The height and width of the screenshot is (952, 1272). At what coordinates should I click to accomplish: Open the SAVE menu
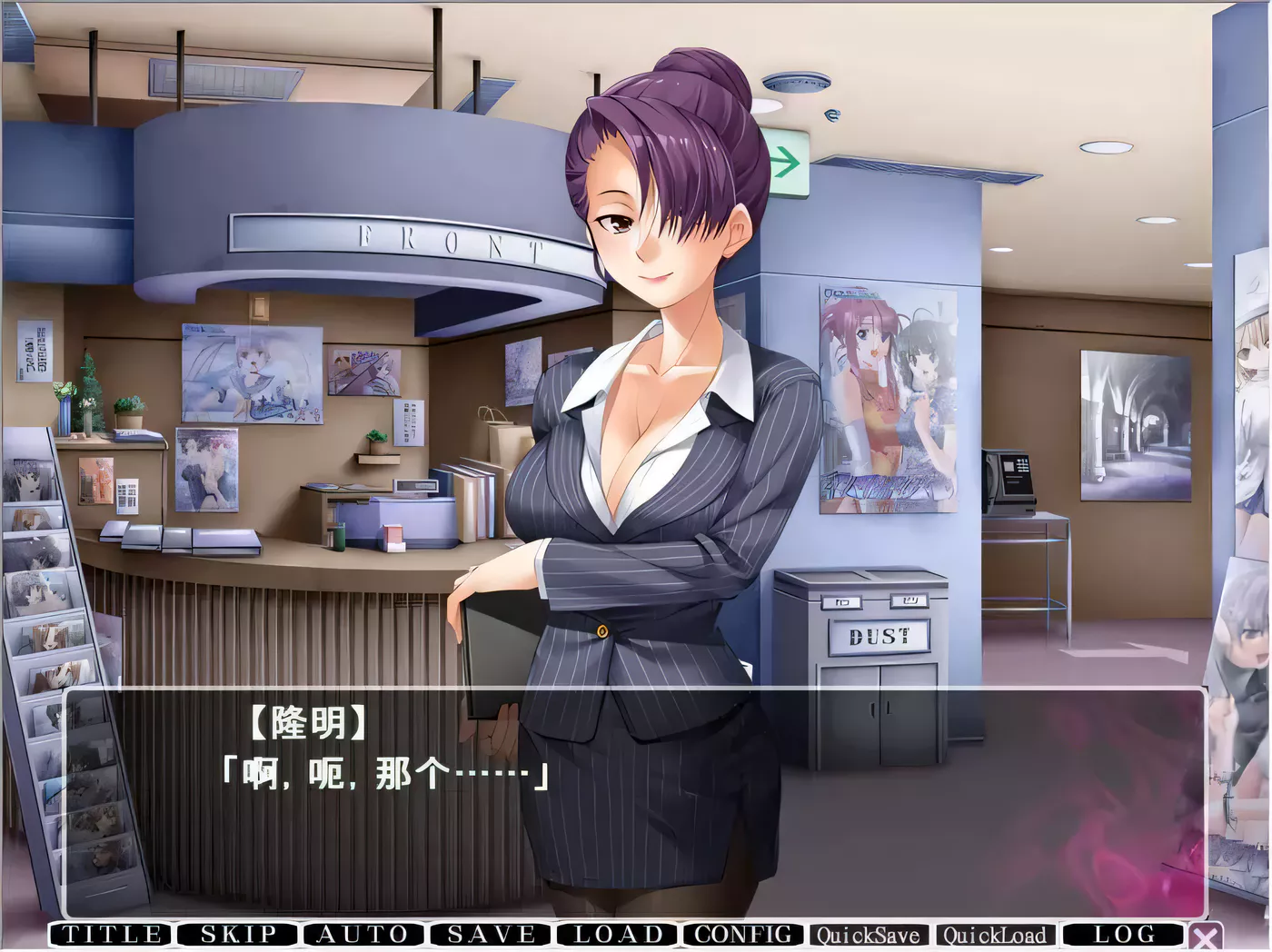pos(491,935)
